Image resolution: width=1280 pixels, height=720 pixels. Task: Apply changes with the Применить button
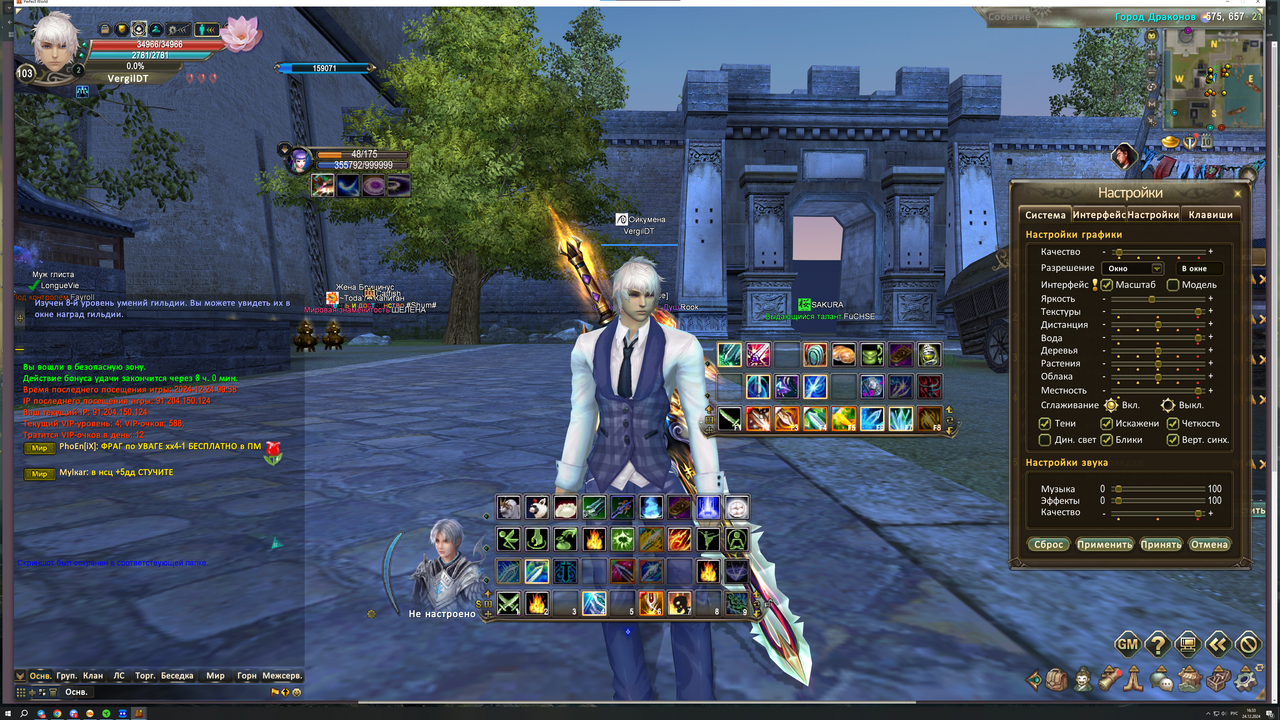tap(1104, 545)
